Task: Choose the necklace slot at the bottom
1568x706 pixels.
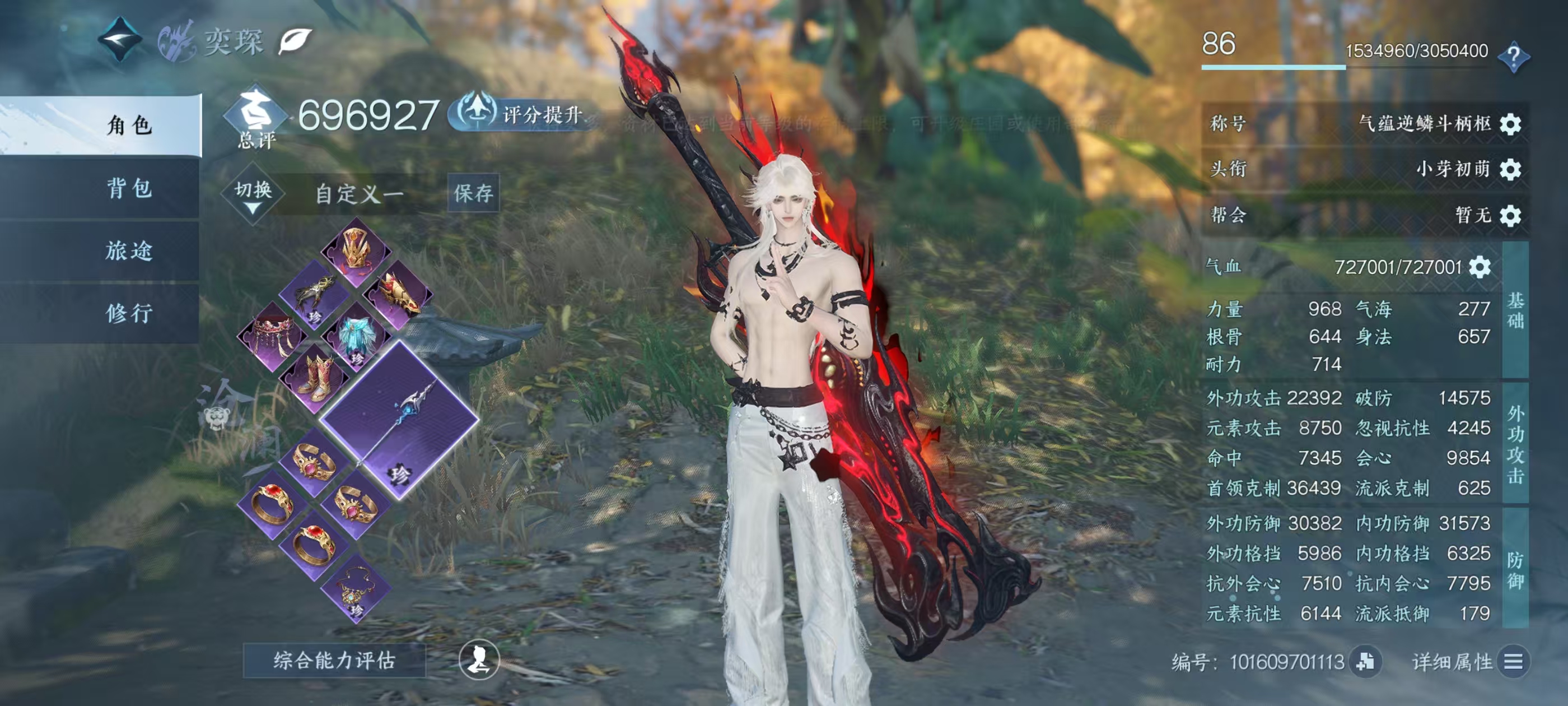Action: pyautogui.click(x=356, y=588)
